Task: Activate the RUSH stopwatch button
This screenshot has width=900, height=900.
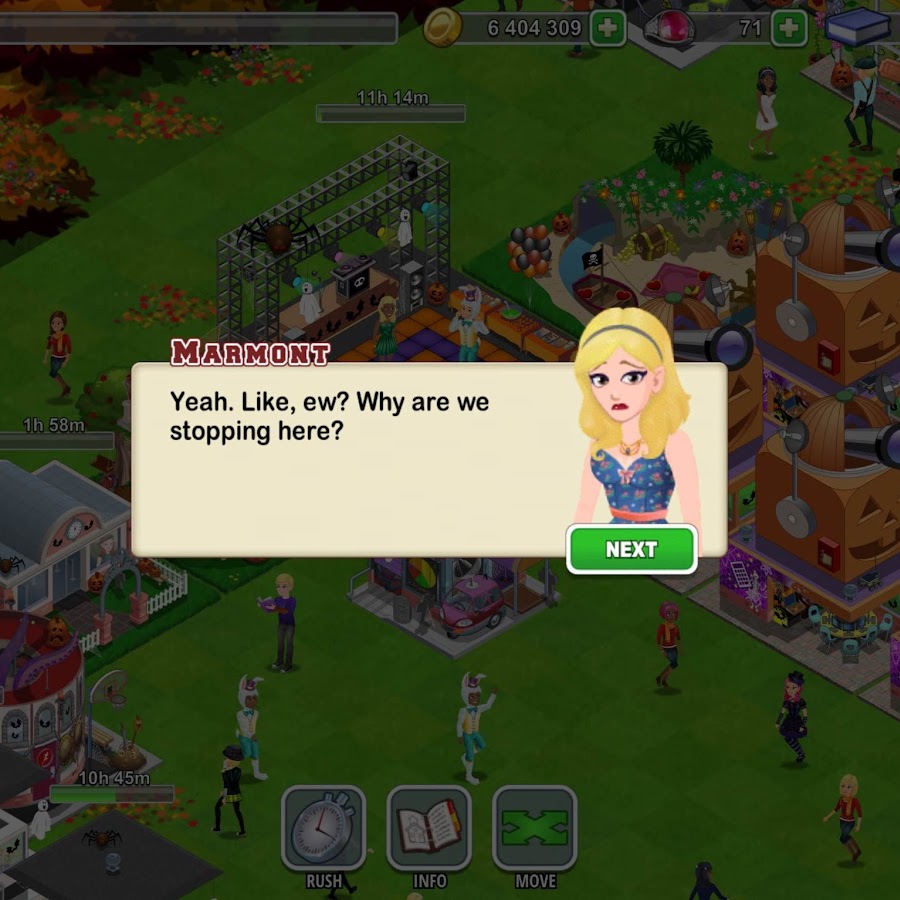Action: click(x=323, y=829)
